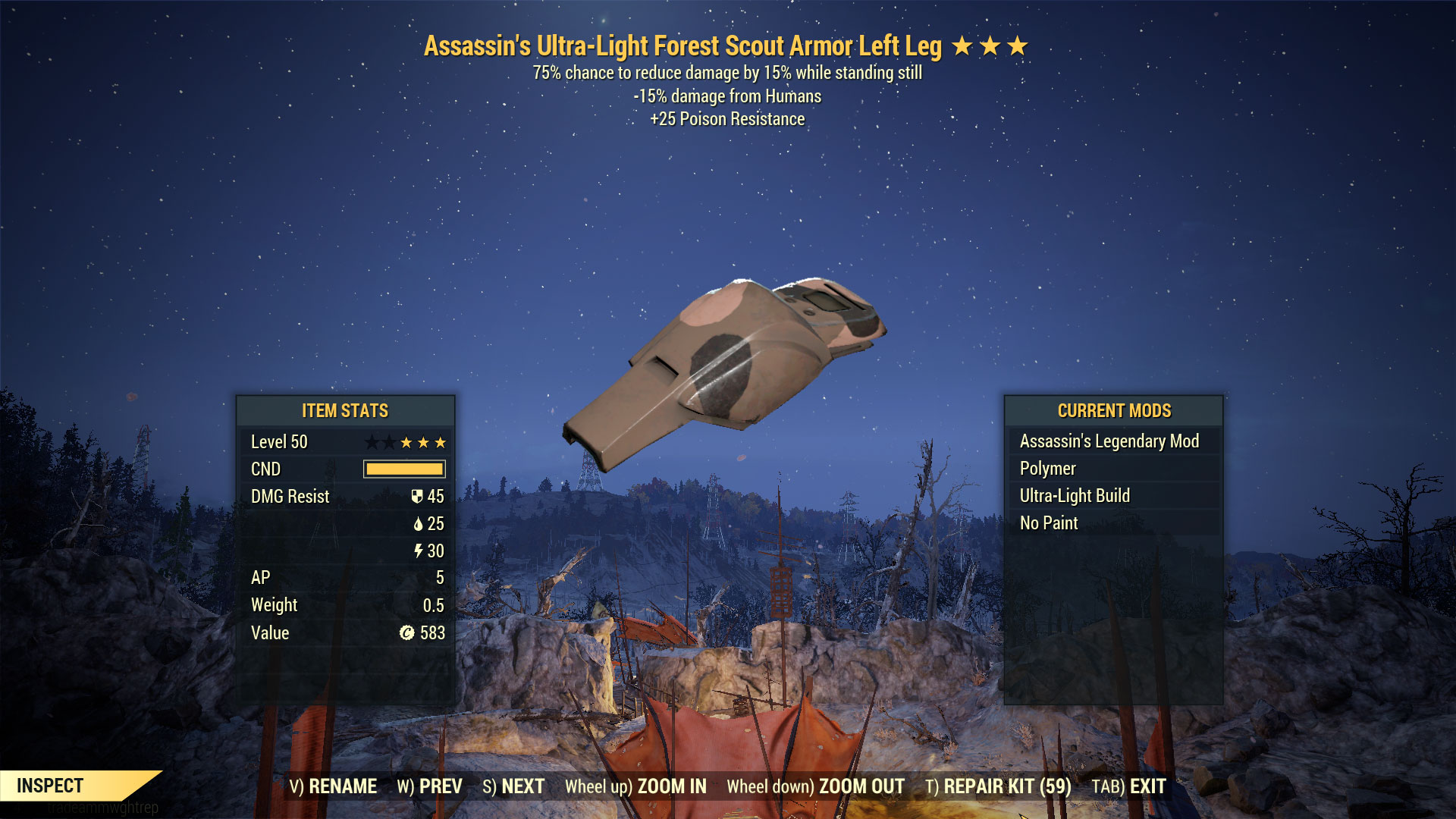
Task: Go to the previous item with PREV
Action: pyautogui.click(x=429, y=786)
